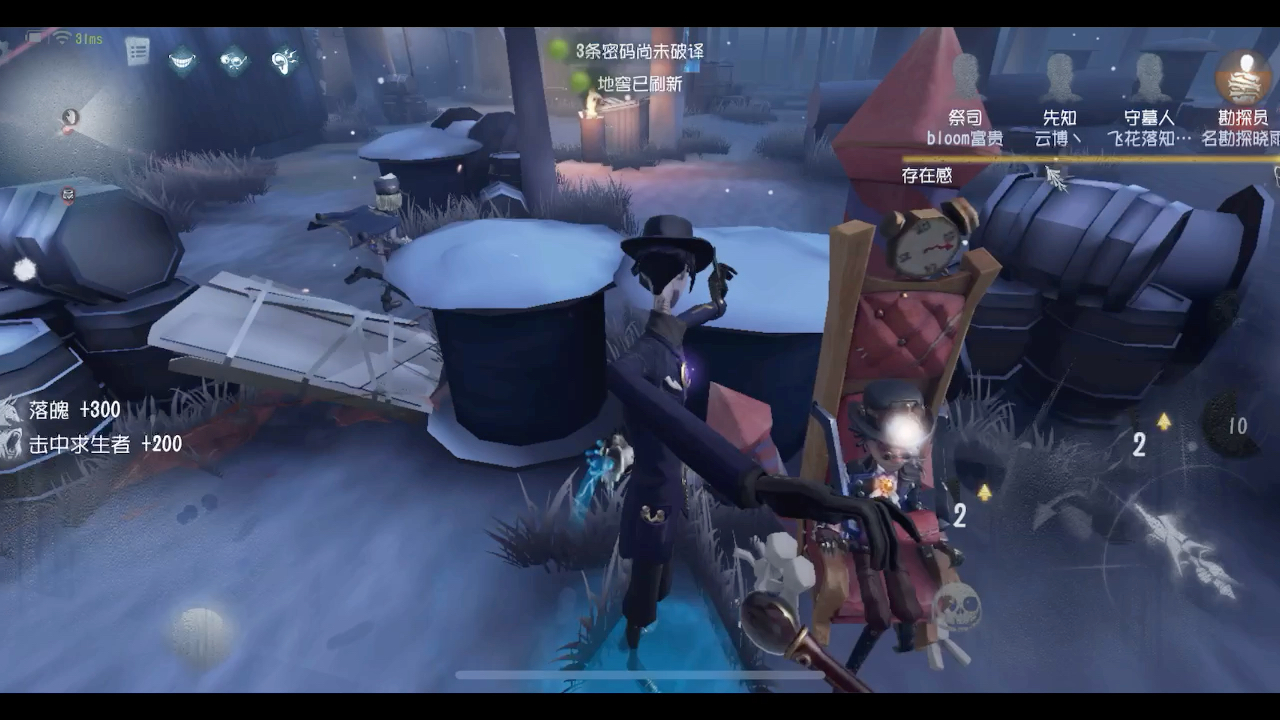Screen dimensions: 1280x720
Task: Tap the green orb beside the cipher message
Action: 556,48
